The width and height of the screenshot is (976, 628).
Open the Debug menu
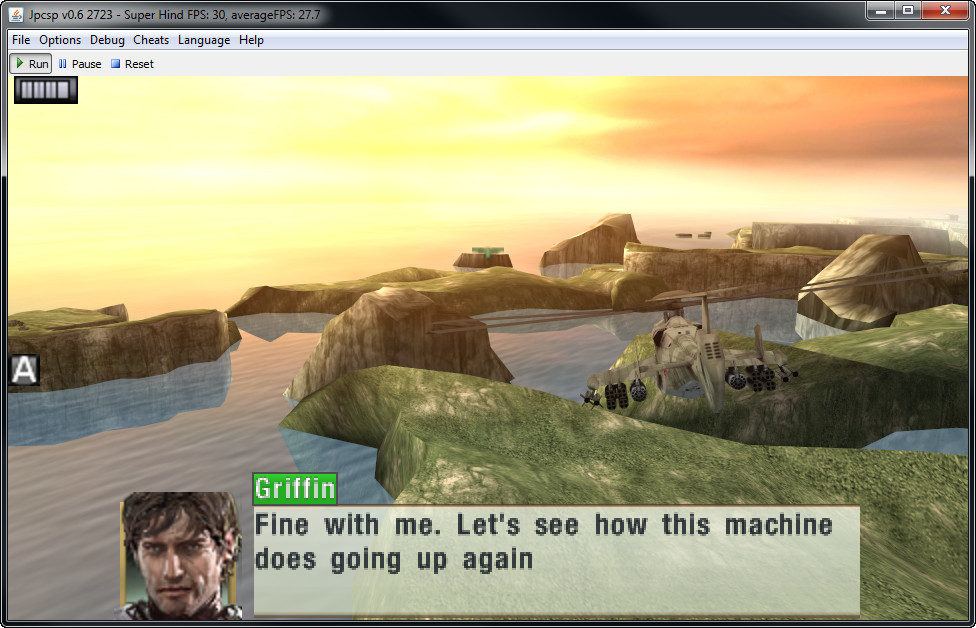pyautogui.click(x=107, y=40)
